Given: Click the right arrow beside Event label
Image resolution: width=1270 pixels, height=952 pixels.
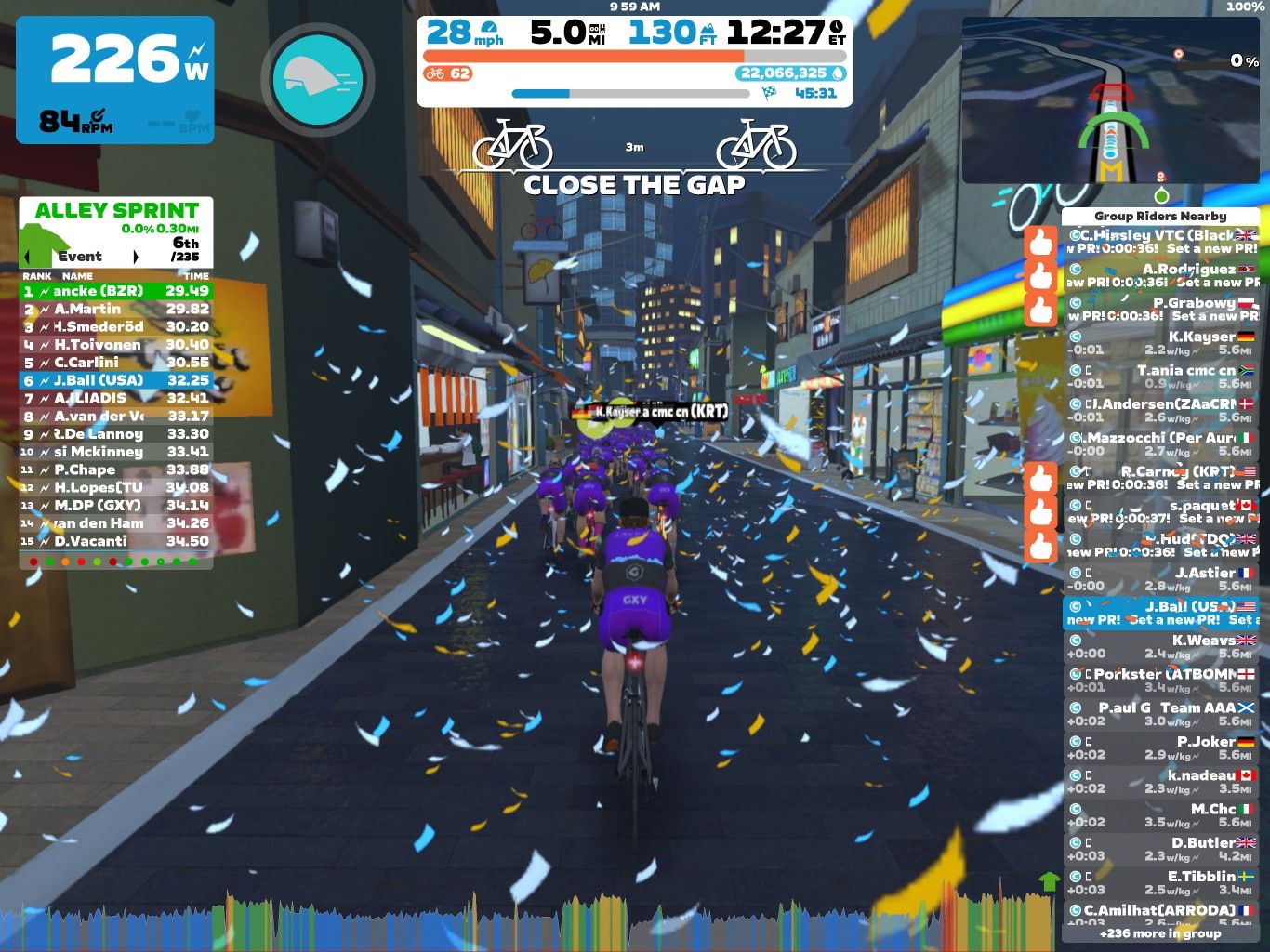Looking at the screenshot, I should (x=138, y=255).
